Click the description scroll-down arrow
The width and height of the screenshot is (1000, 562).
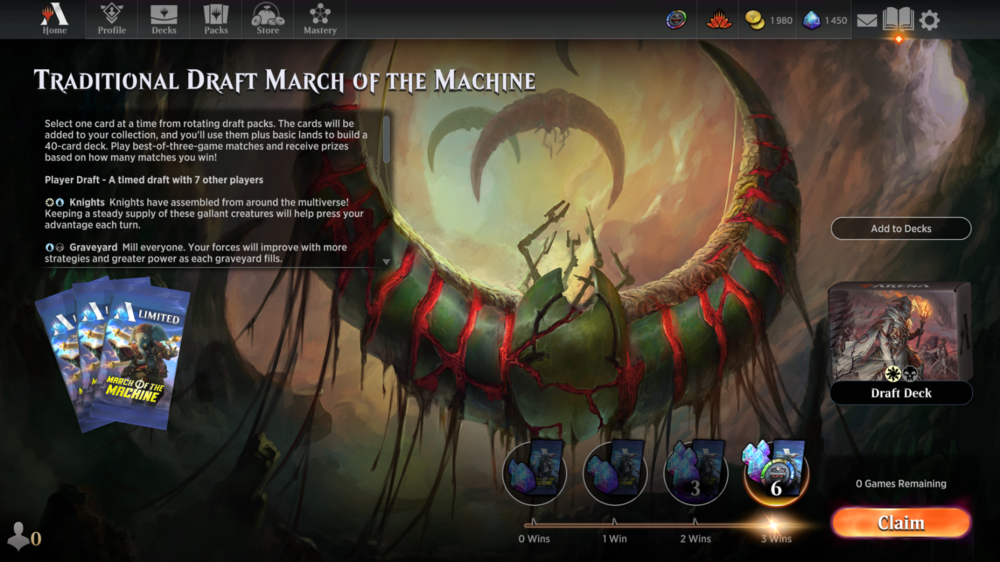coord(387,262)
